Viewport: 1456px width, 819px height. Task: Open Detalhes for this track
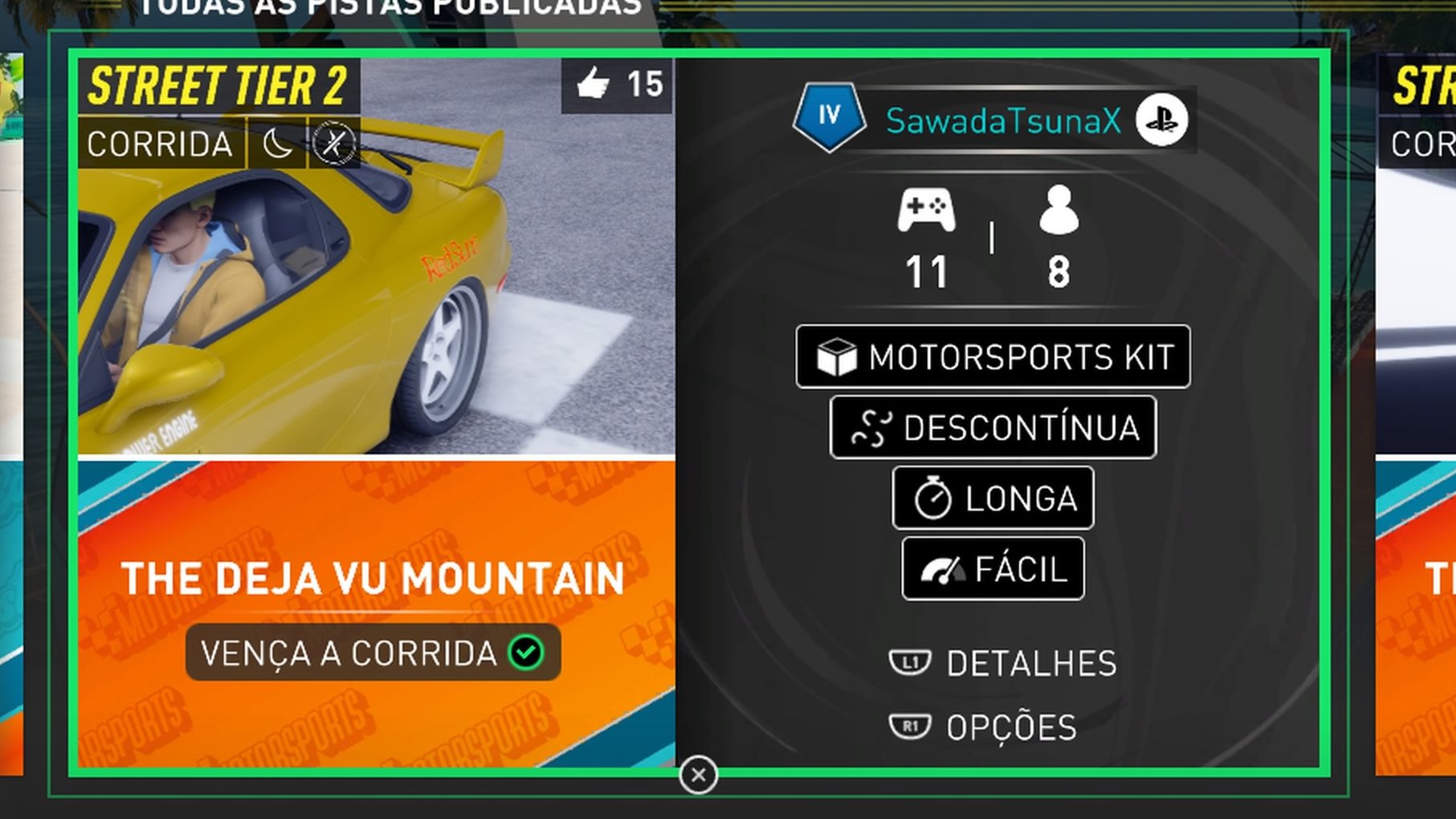click(x=1004, y=663)
